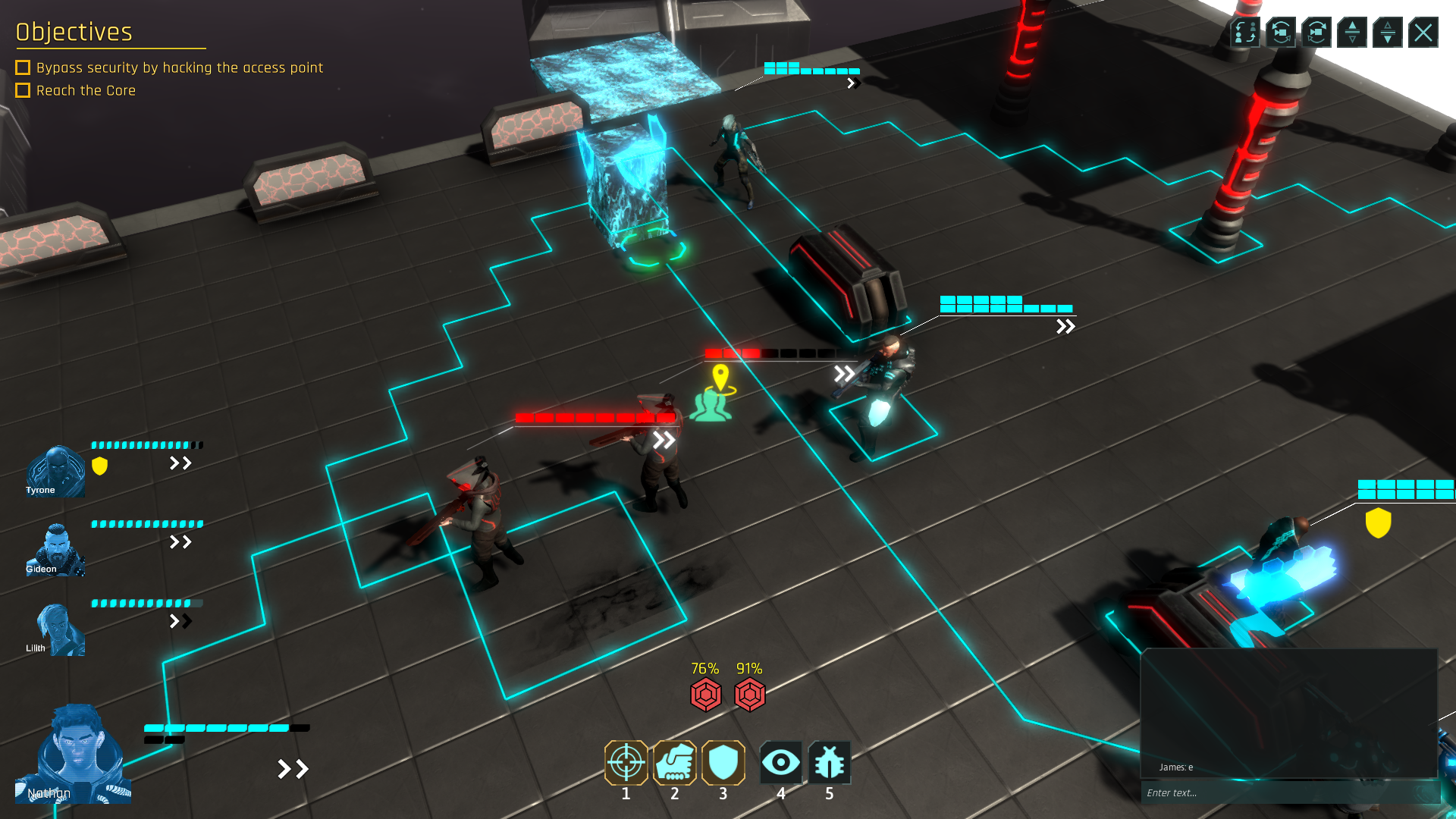Toggle the eye overwatch ability
The width and height of the screenshot is (1456, 819).
[780, 763]
